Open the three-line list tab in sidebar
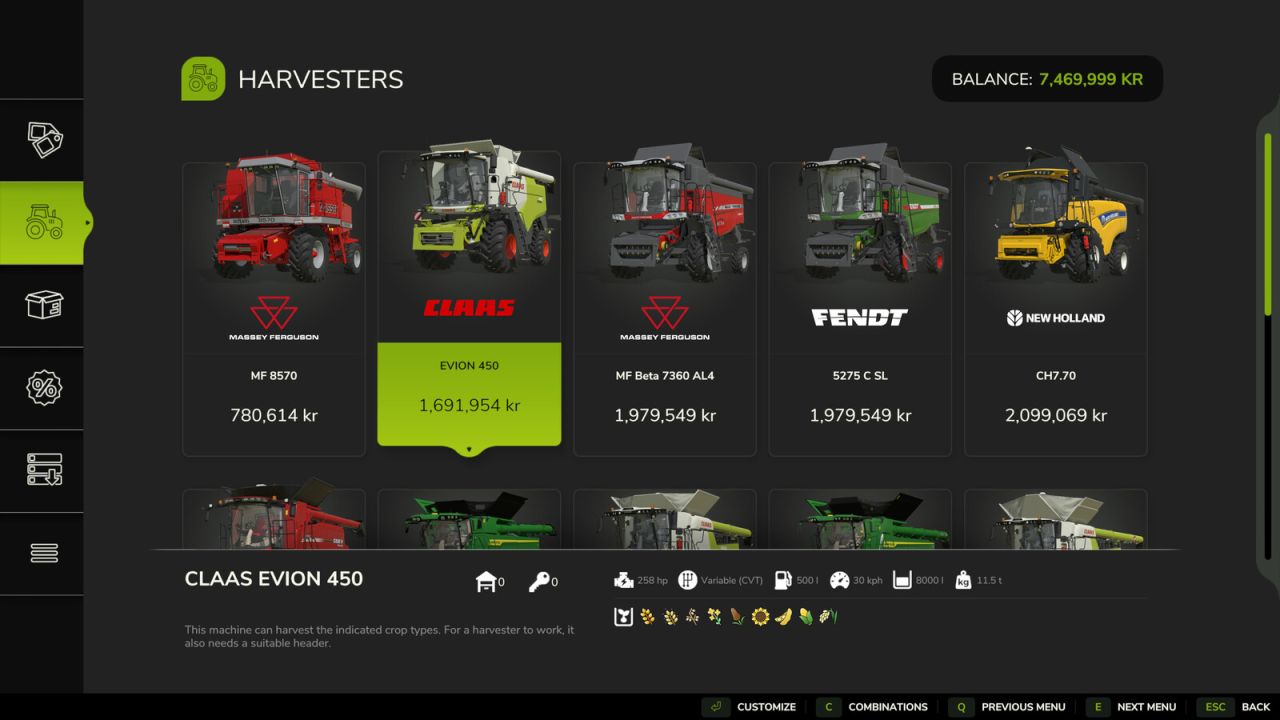This screenshot has height=720, width=1280. tap(43, 553)
